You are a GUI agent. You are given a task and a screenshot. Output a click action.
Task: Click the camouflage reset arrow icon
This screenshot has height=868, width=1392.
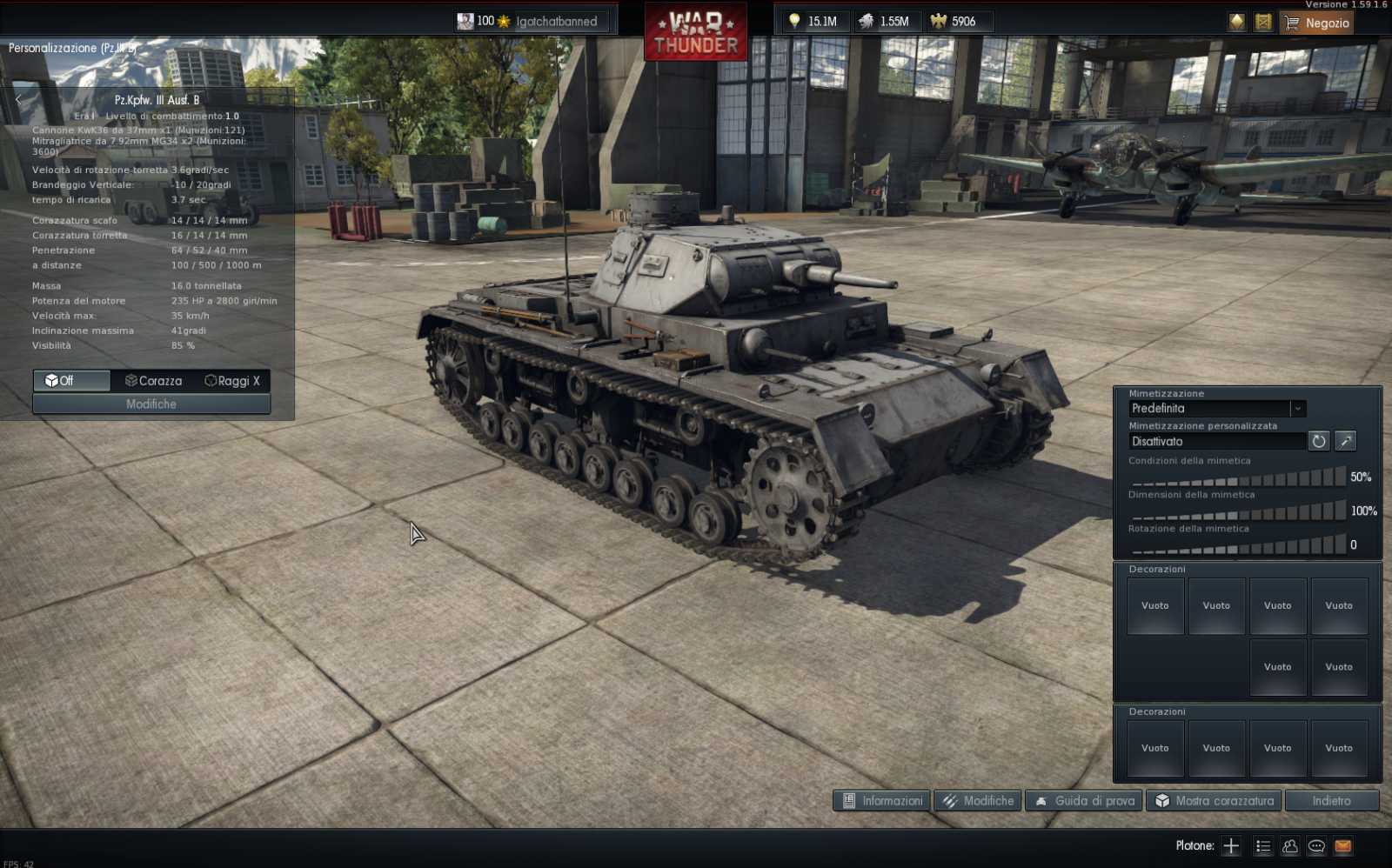pos(1319,441)
